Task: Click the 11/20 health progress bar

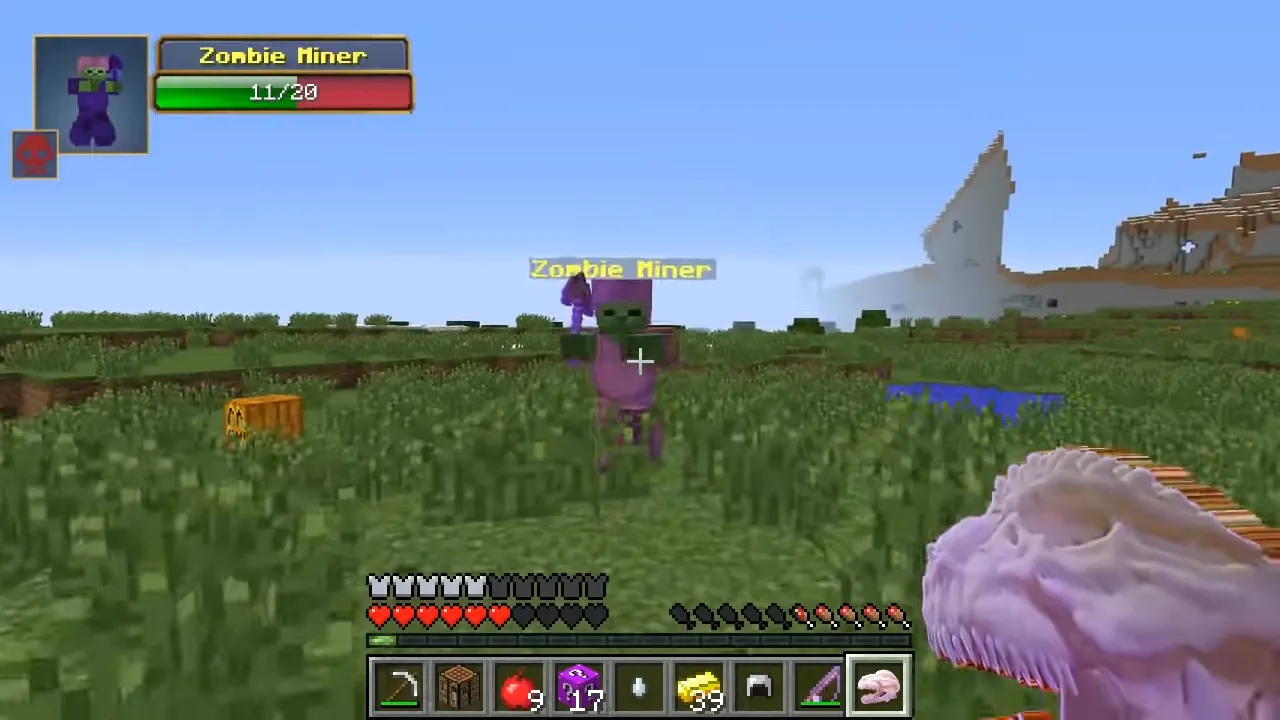Action: point(283,92)
